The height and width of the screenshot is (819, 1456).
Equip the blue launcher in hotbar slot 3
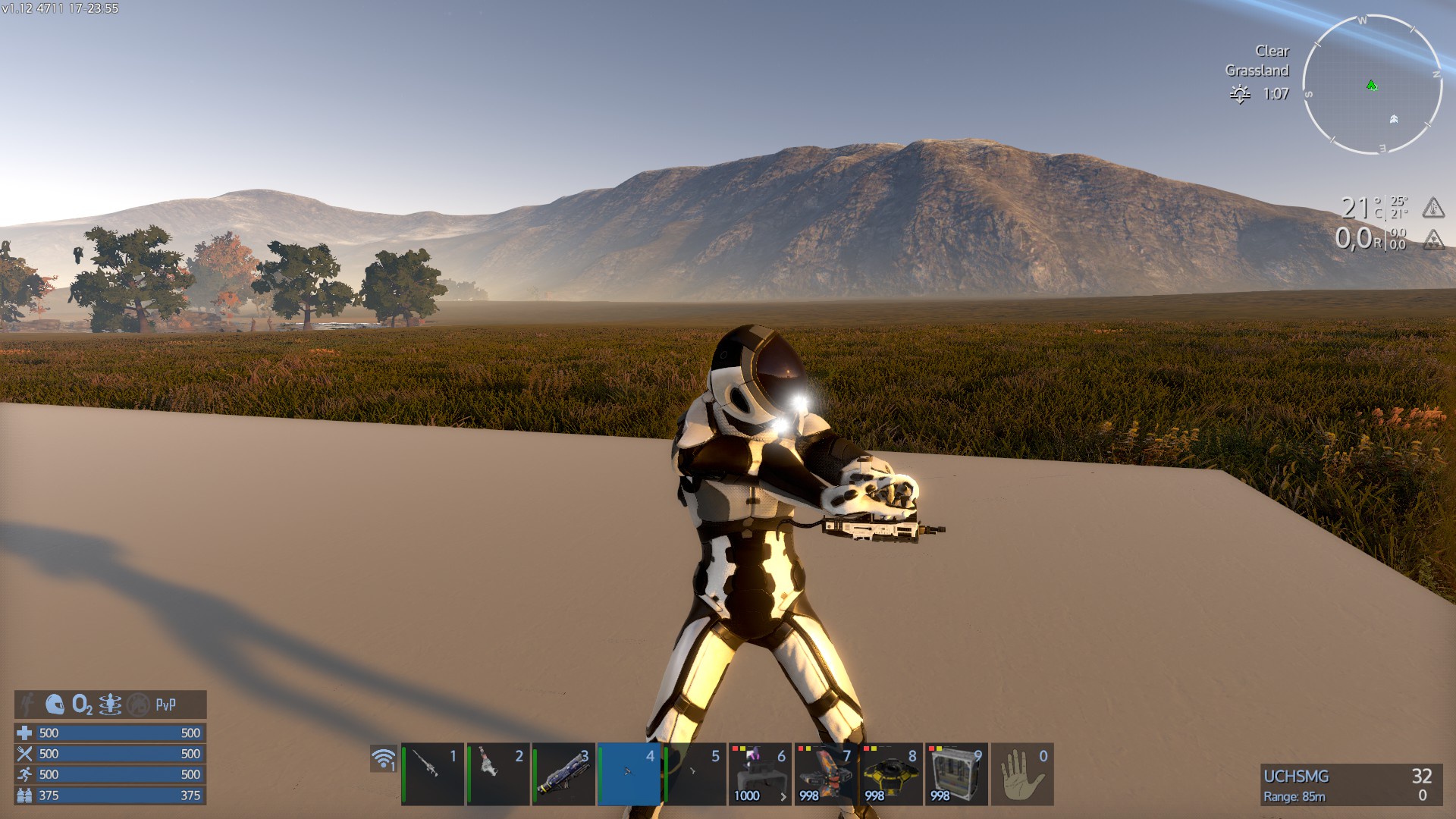[x=563, y=773]
